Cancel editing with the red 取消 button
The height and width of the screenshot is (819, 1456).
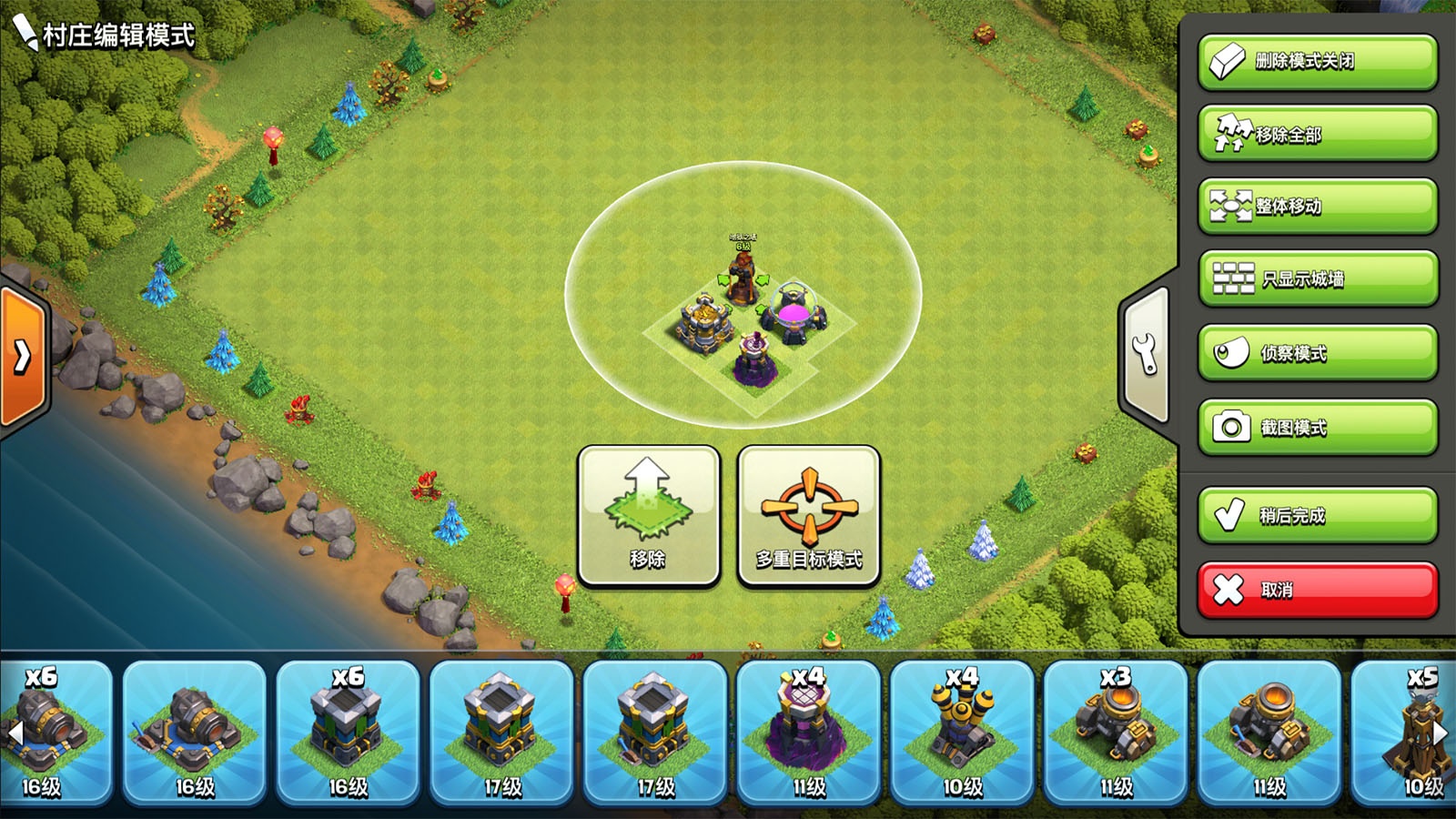pos(1317,590)
